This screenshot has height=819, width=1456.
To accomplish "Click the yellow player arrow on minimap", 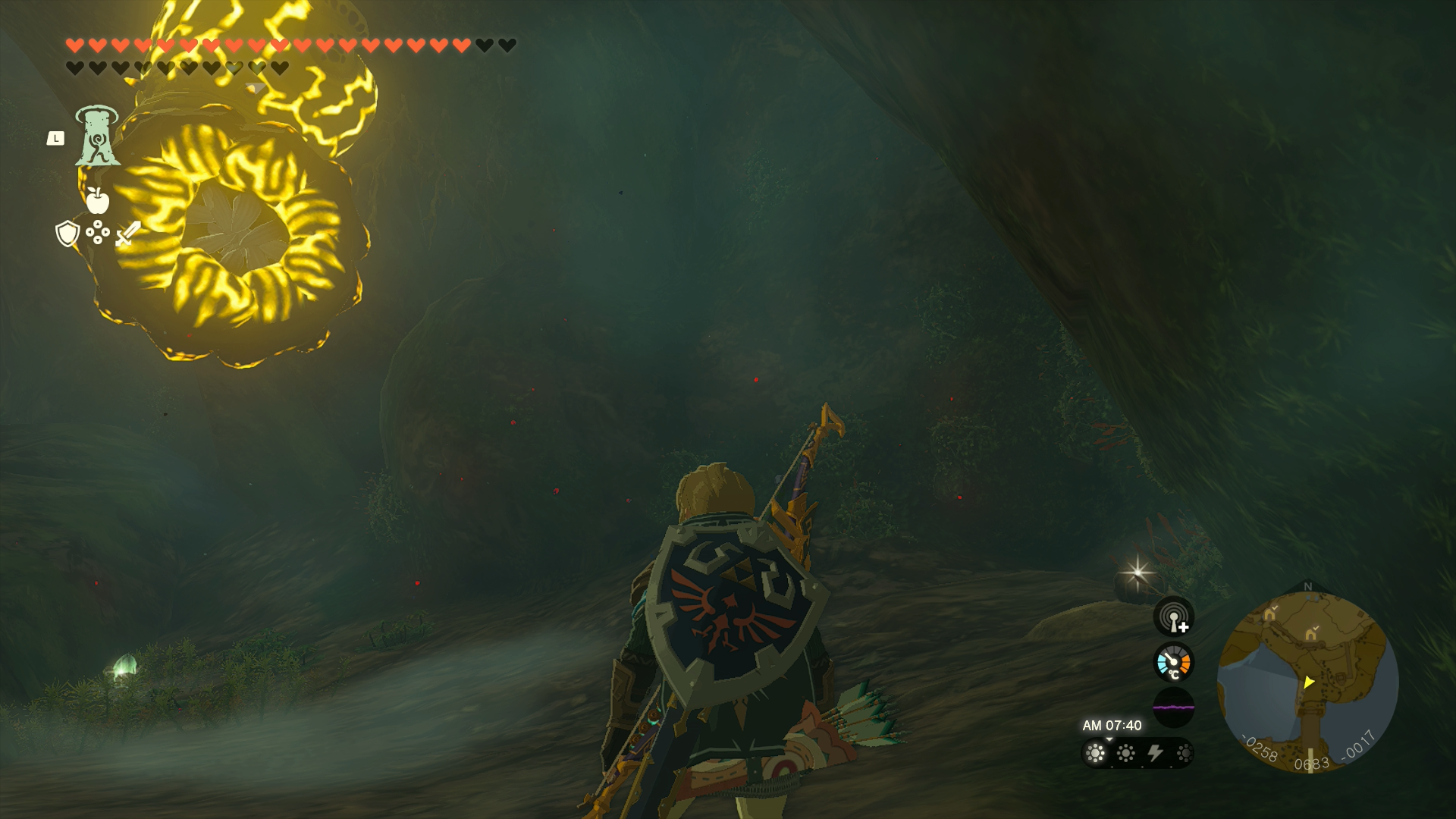I will coord(1308,682).
